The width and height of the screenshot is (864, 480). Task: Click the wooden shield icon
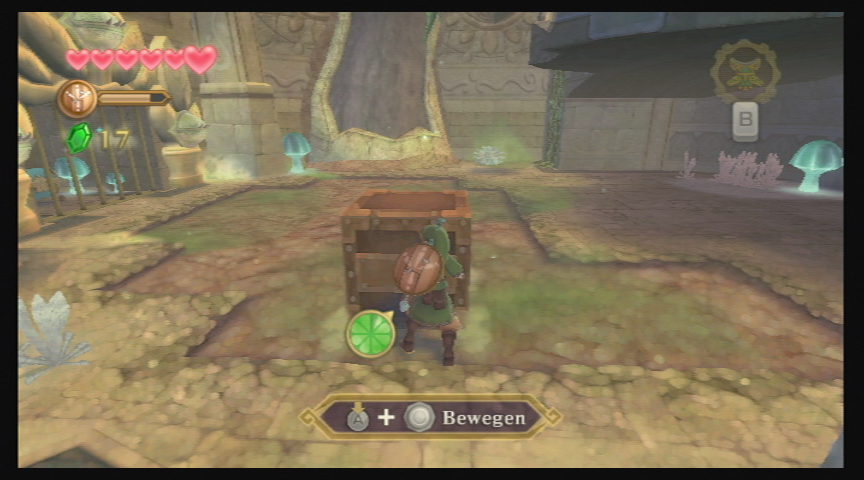(75, 98)
